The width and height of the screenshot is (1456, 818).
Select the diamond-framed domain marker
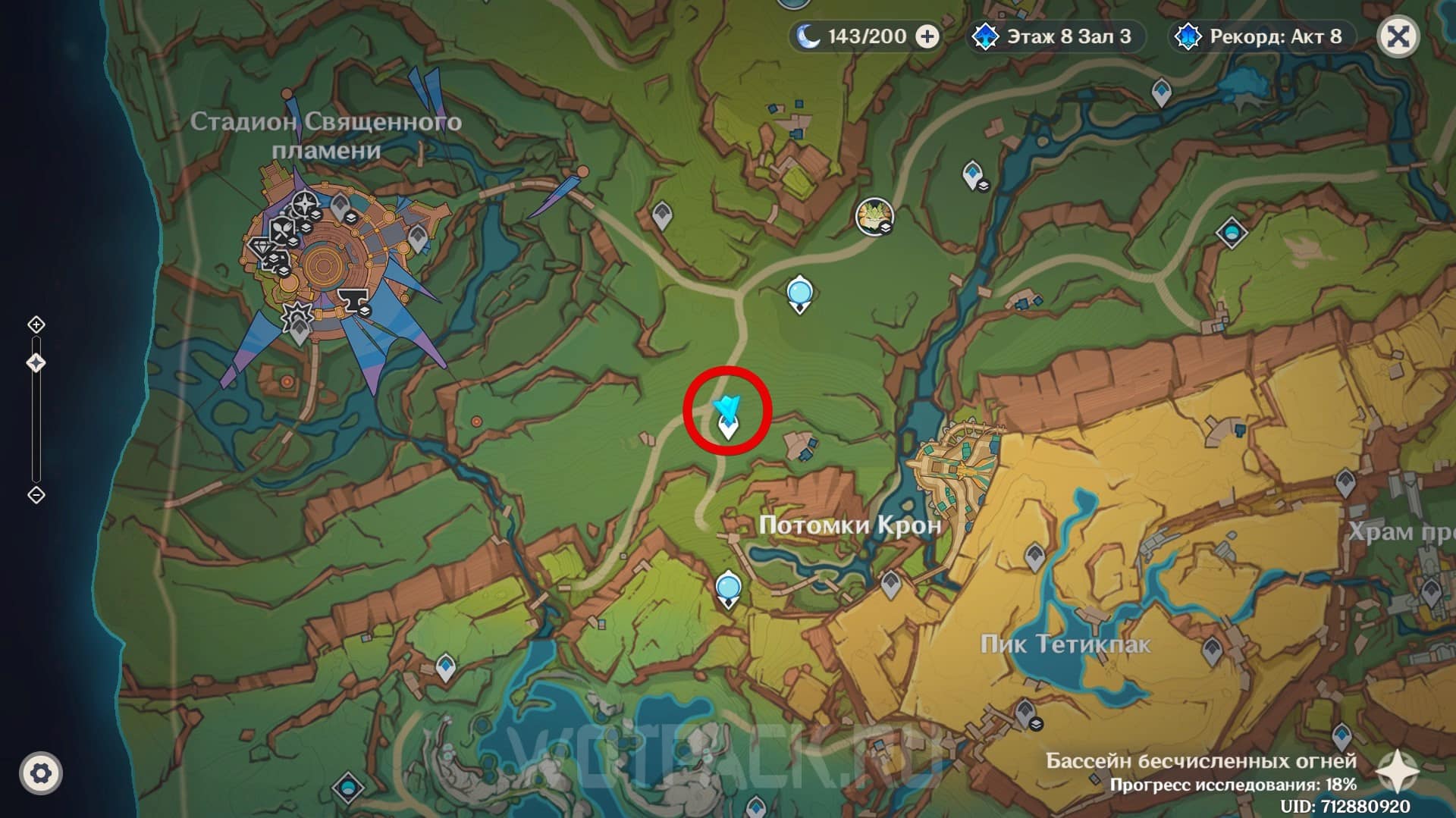pos(1231,232)
